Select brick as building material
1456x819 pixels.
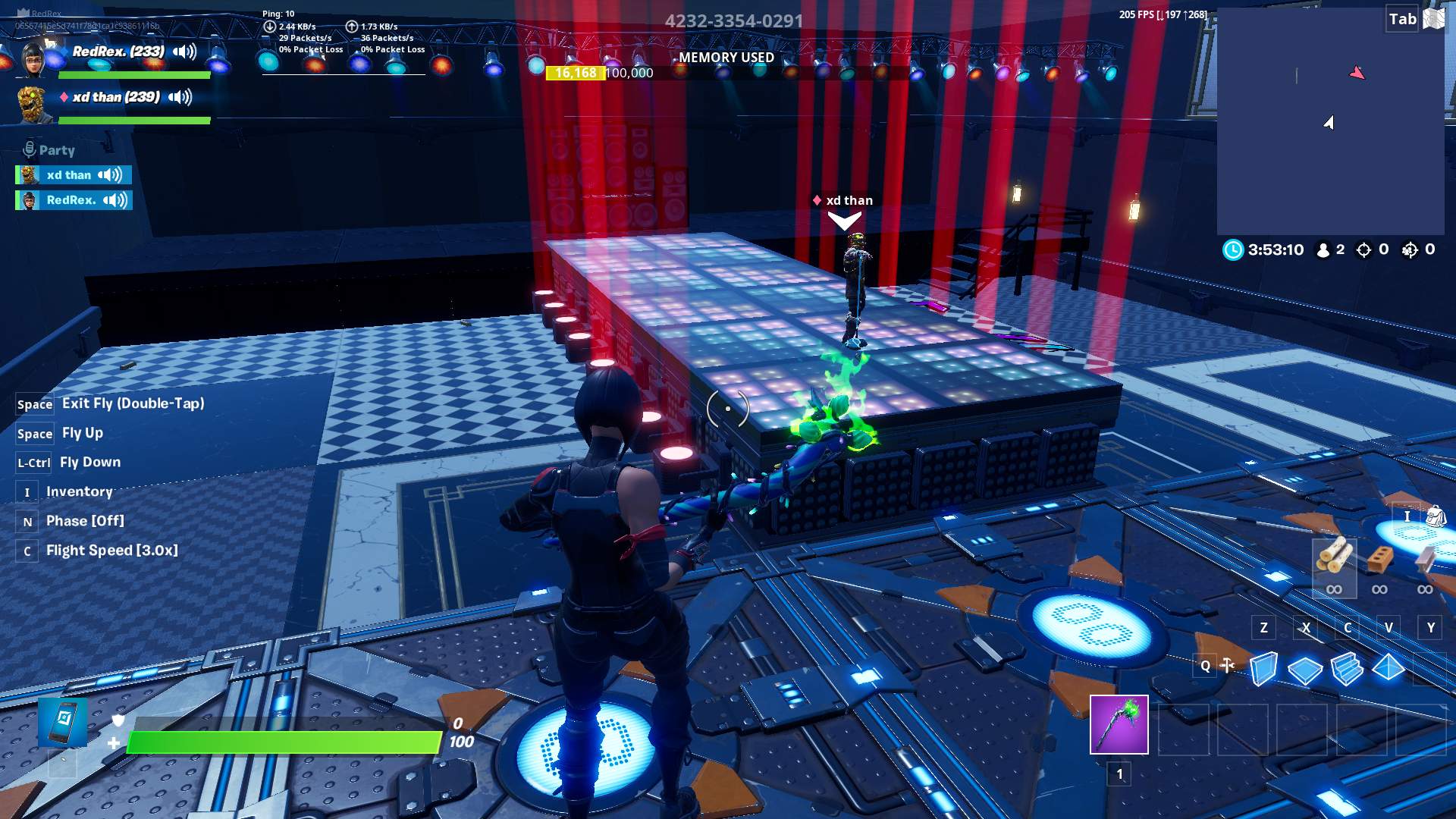tap(1379, 560)
